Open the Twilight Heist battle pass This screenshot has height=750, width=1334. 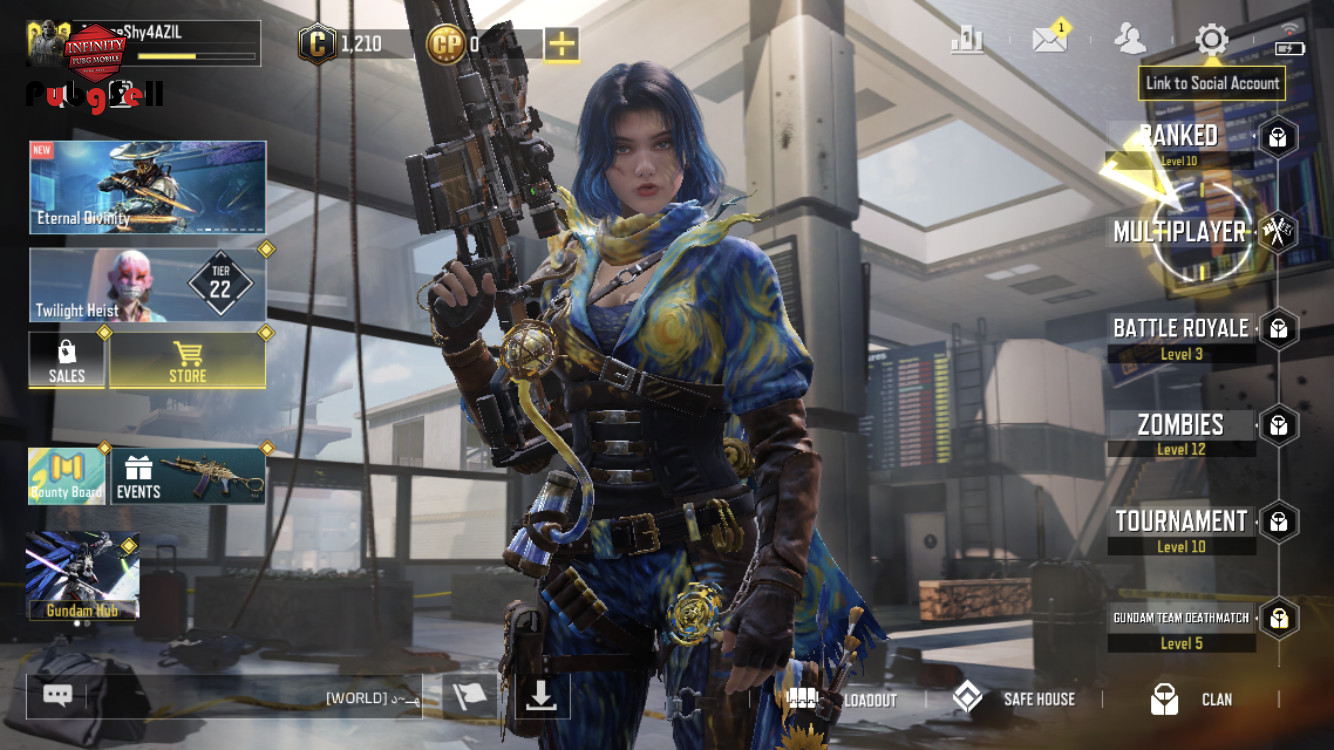click(148, 285)
